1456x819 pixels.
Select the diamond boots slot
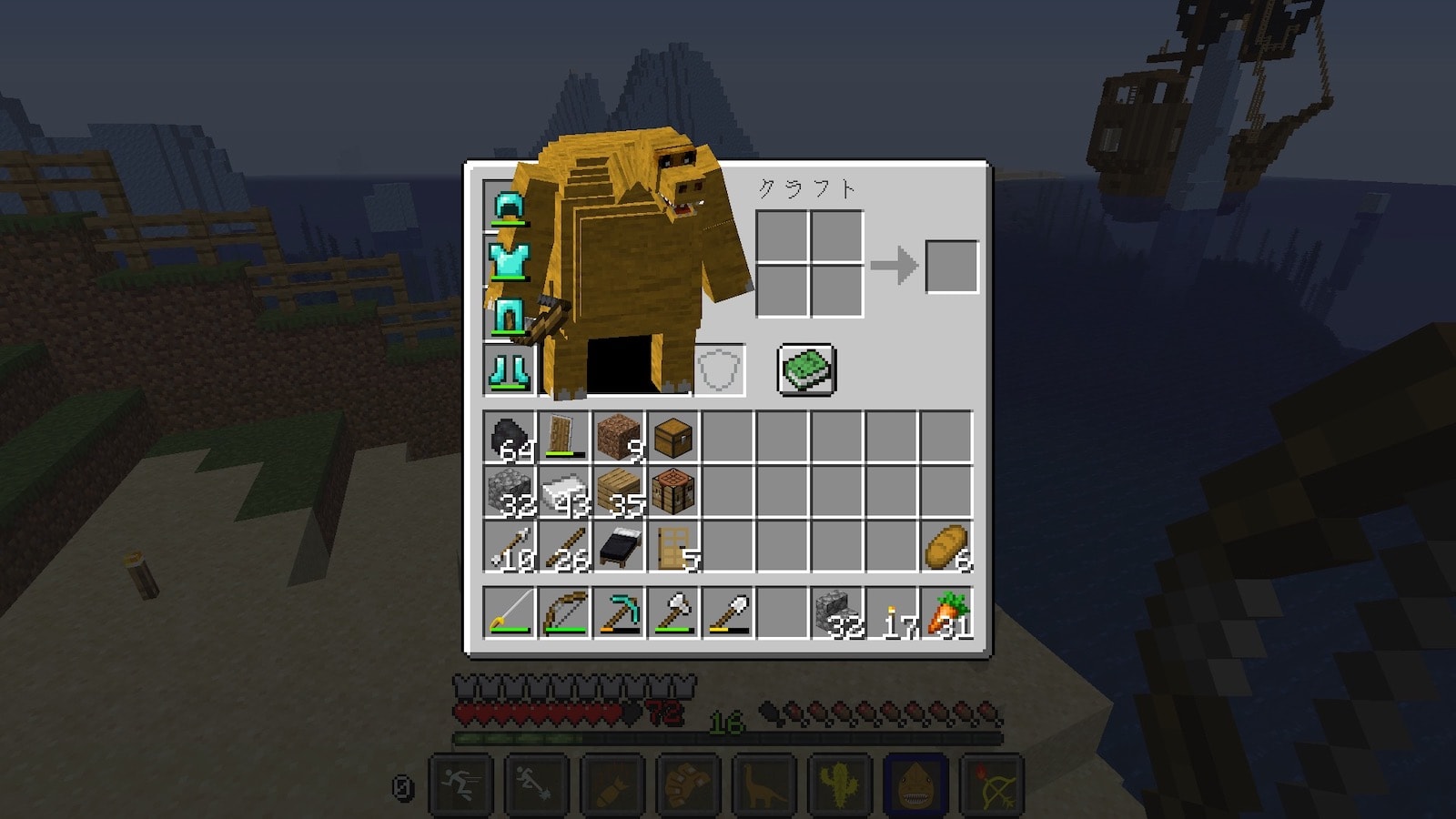click(x=510, y=369)
